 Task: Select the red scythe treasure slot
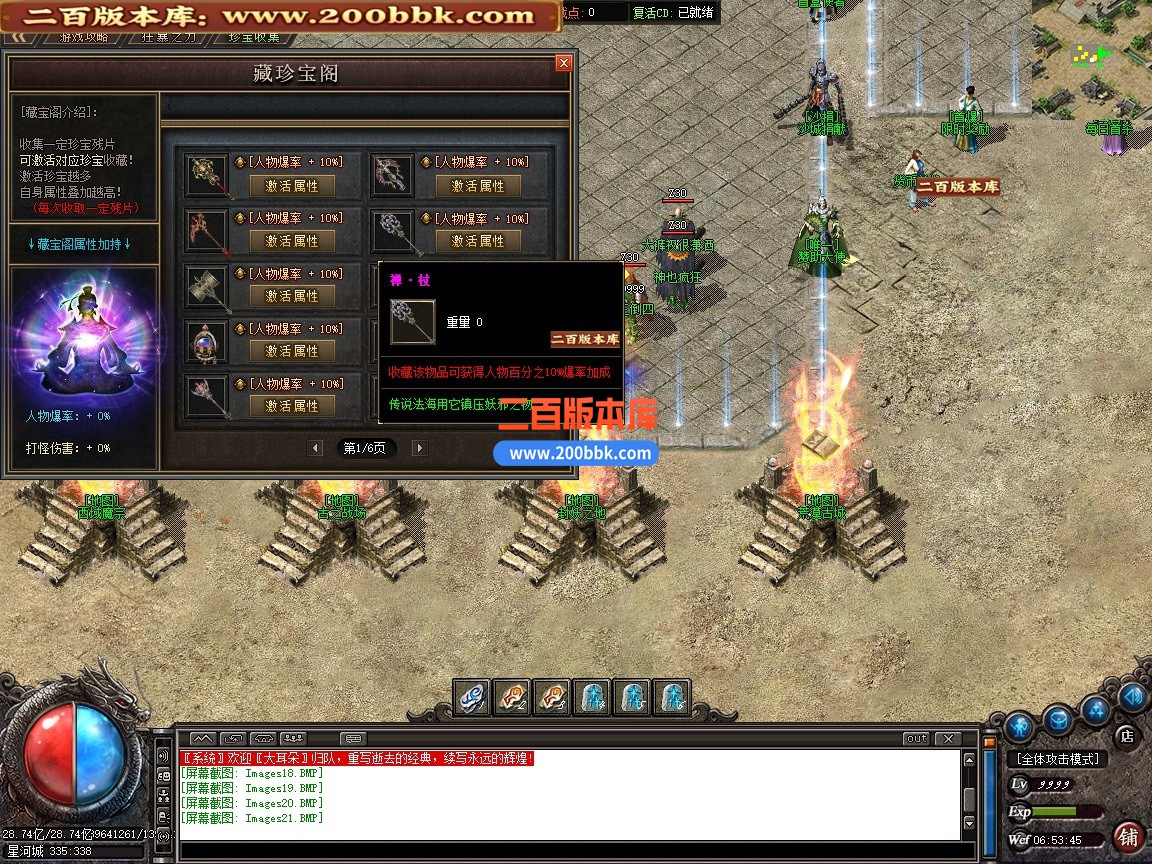(208, 231)
